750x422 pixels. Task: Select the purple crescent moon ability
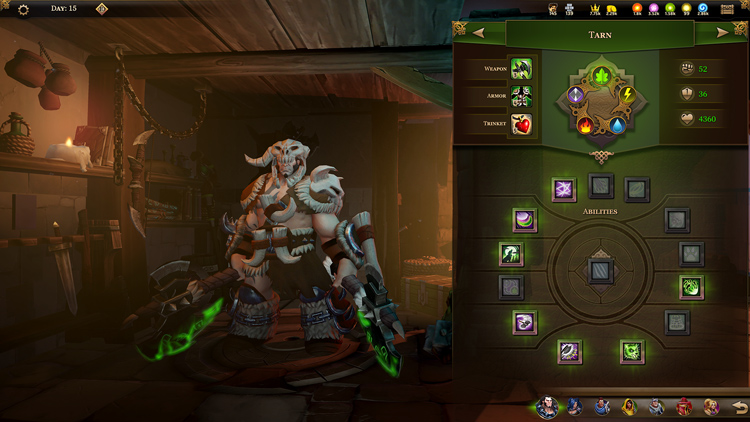point(525,220)
